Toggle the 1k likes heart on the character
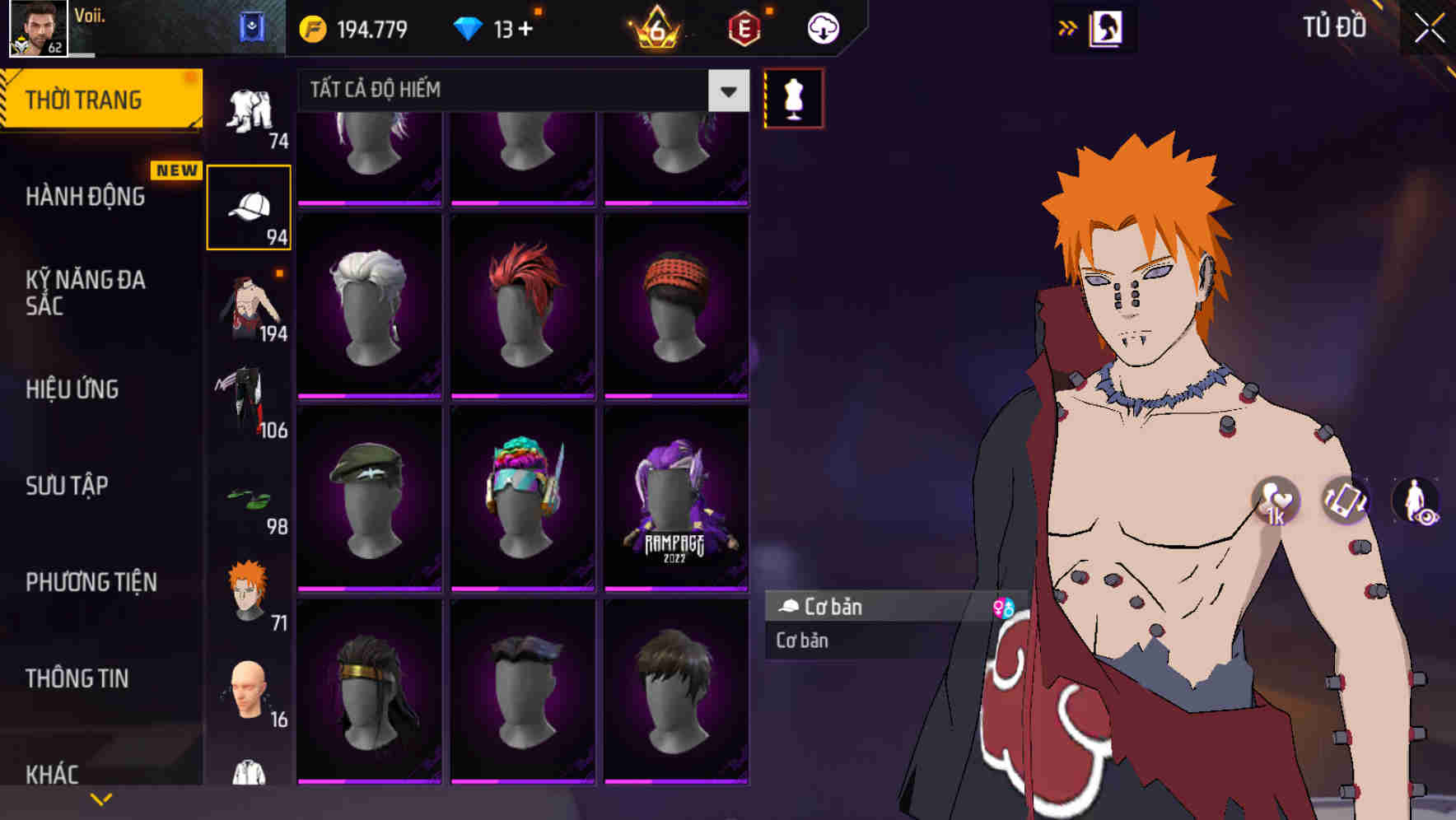The image size is (1456, 820). pyautogui.click(x=1276, y=501)
